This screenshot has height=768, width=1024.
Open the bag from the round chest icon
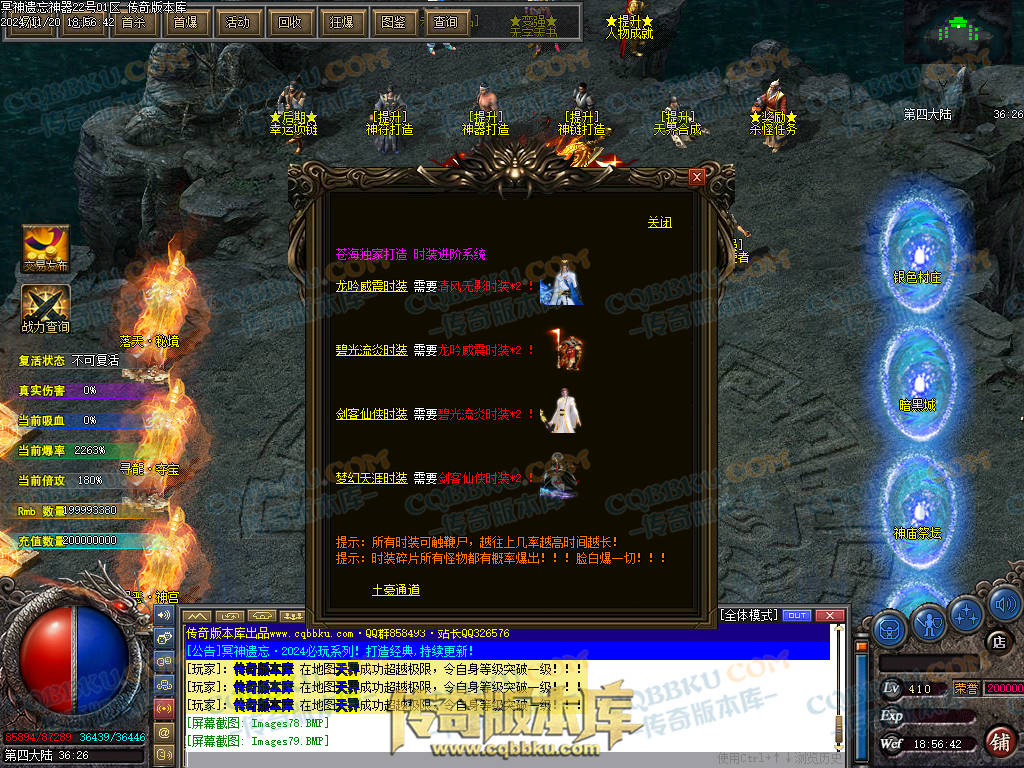point(889,629)
